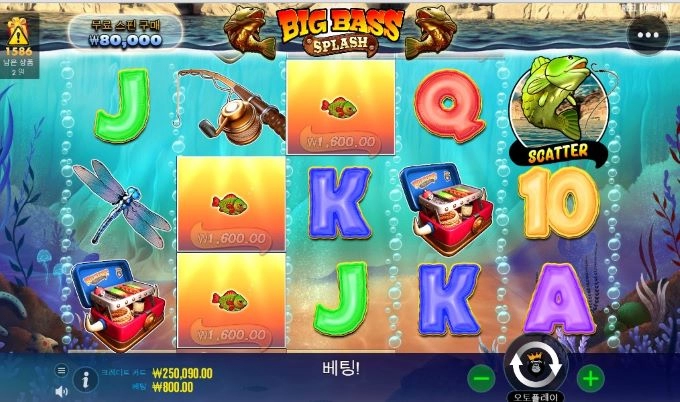680x402 pixels.
Task: Spin the reels with the crown button
Action: coord(535,367)
